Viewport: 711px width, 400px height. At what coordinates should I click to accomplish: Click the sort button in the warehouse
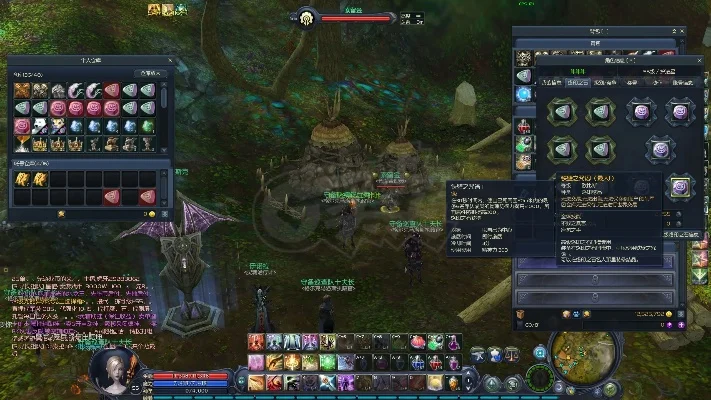(148, 73)
